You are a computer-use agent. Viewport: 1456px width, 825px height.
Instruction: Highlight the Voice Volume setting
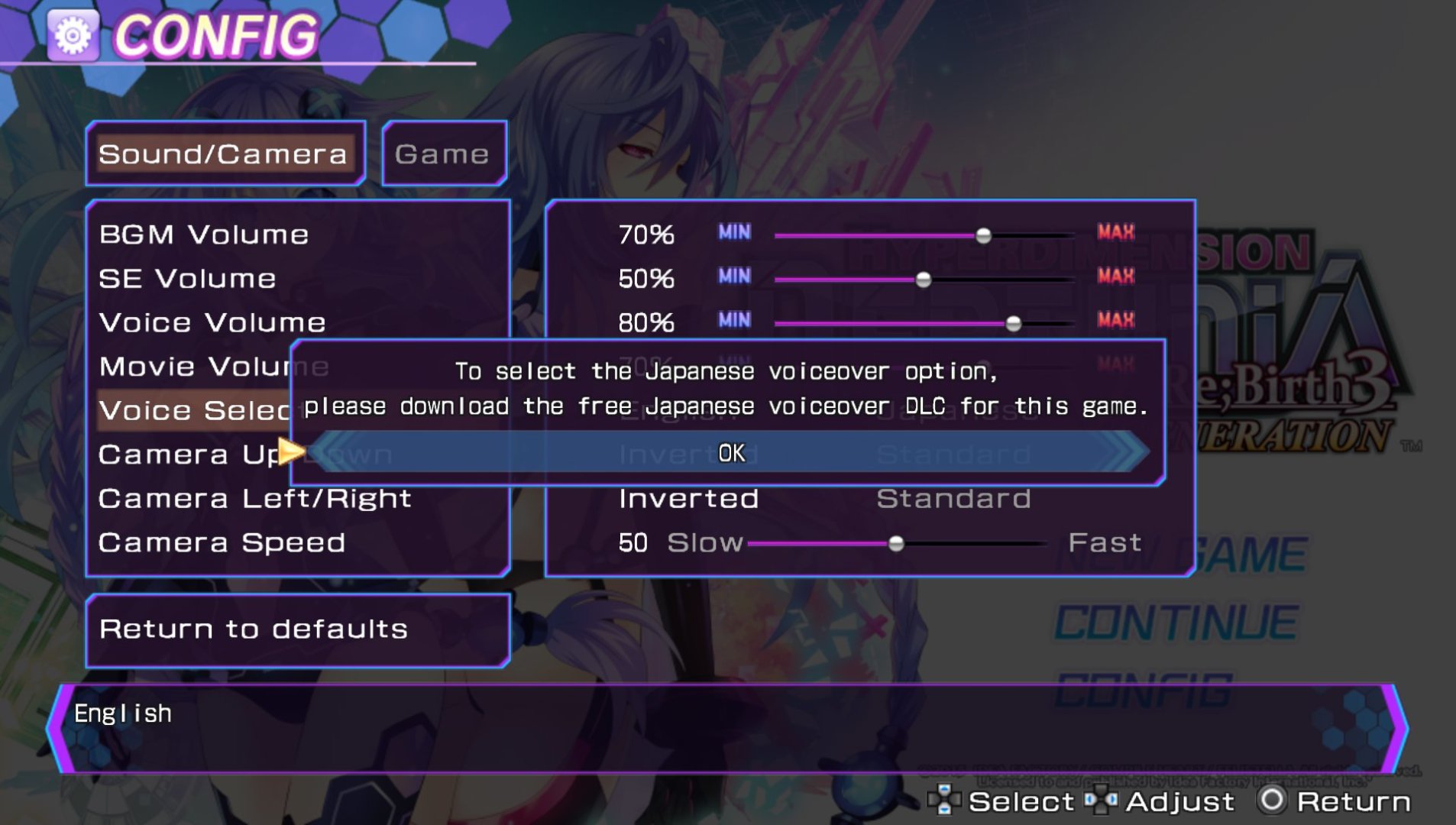212,322
